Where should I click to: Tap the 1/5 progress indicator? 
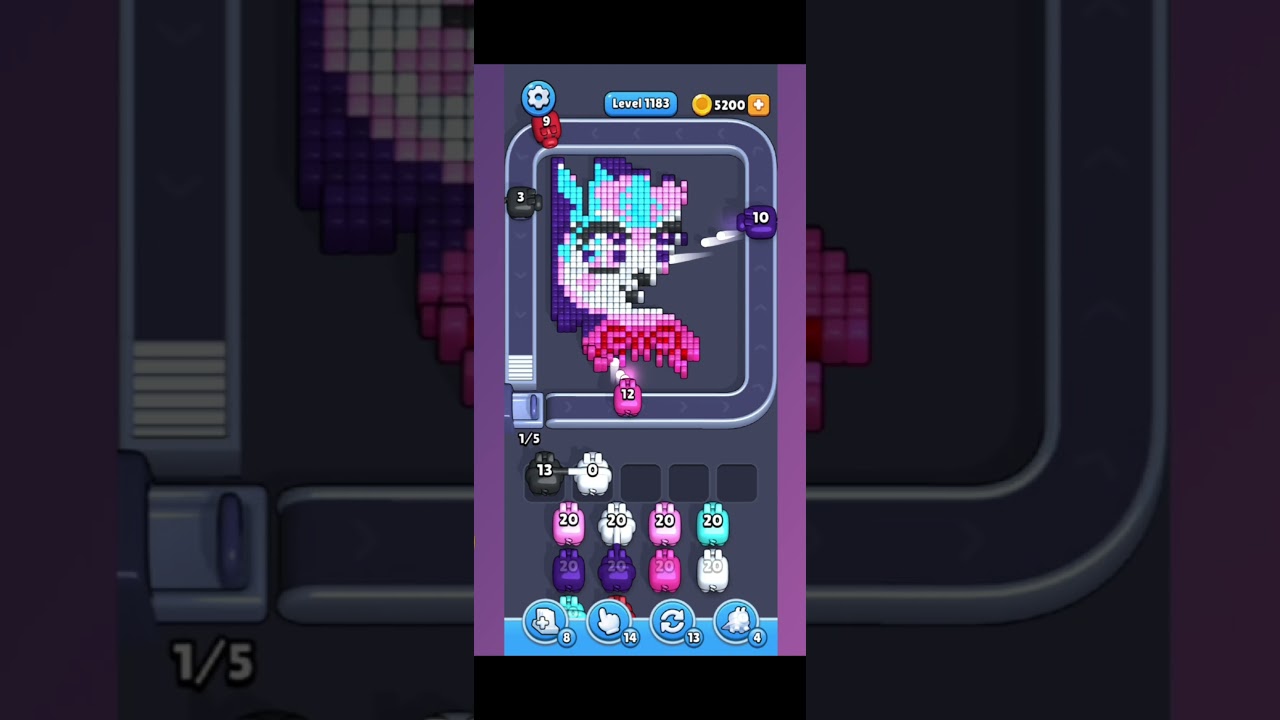[x=529, y=438]
